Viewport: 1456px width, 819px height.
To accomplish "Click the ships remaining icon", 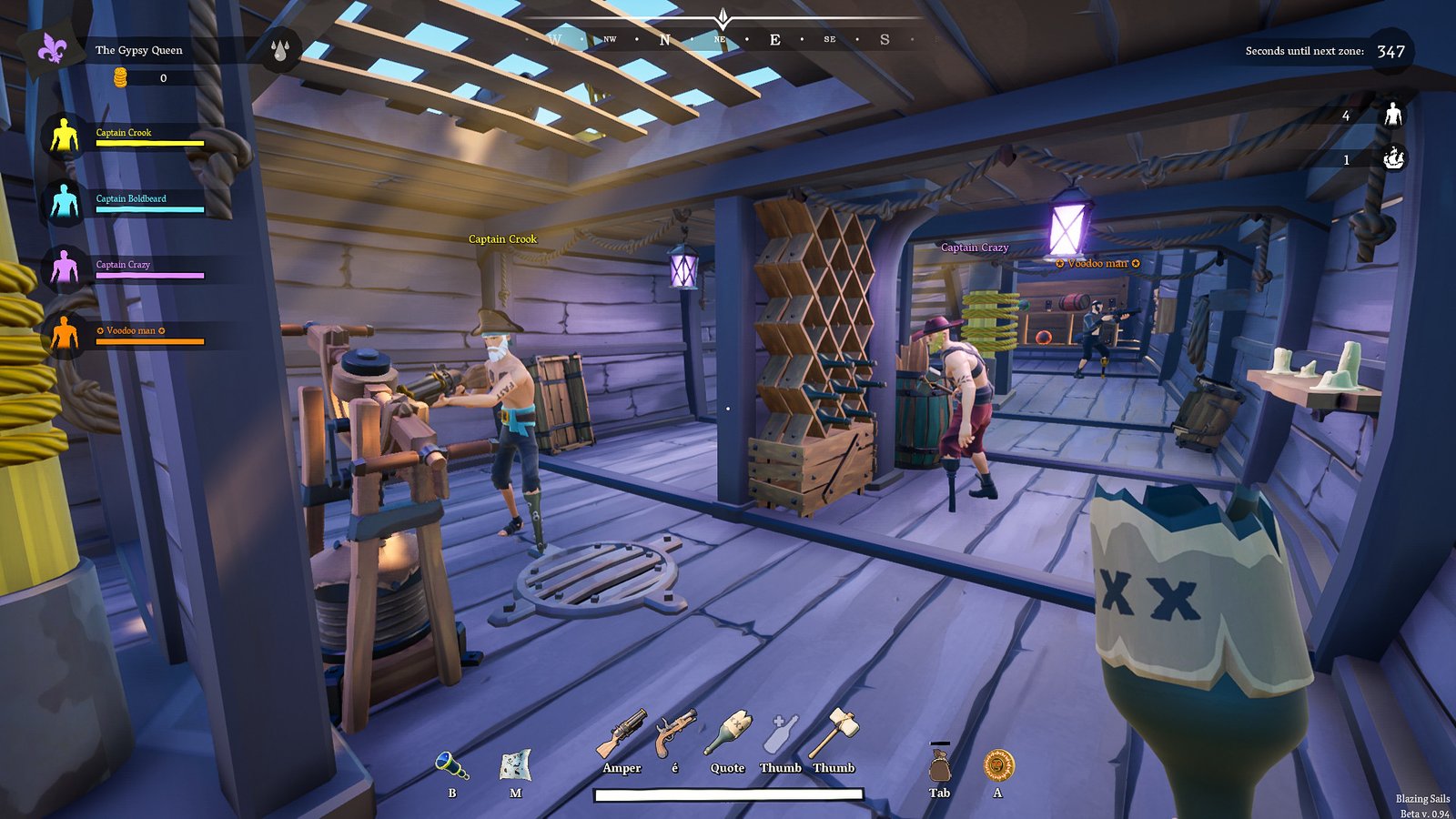I will pos(1392,159).
